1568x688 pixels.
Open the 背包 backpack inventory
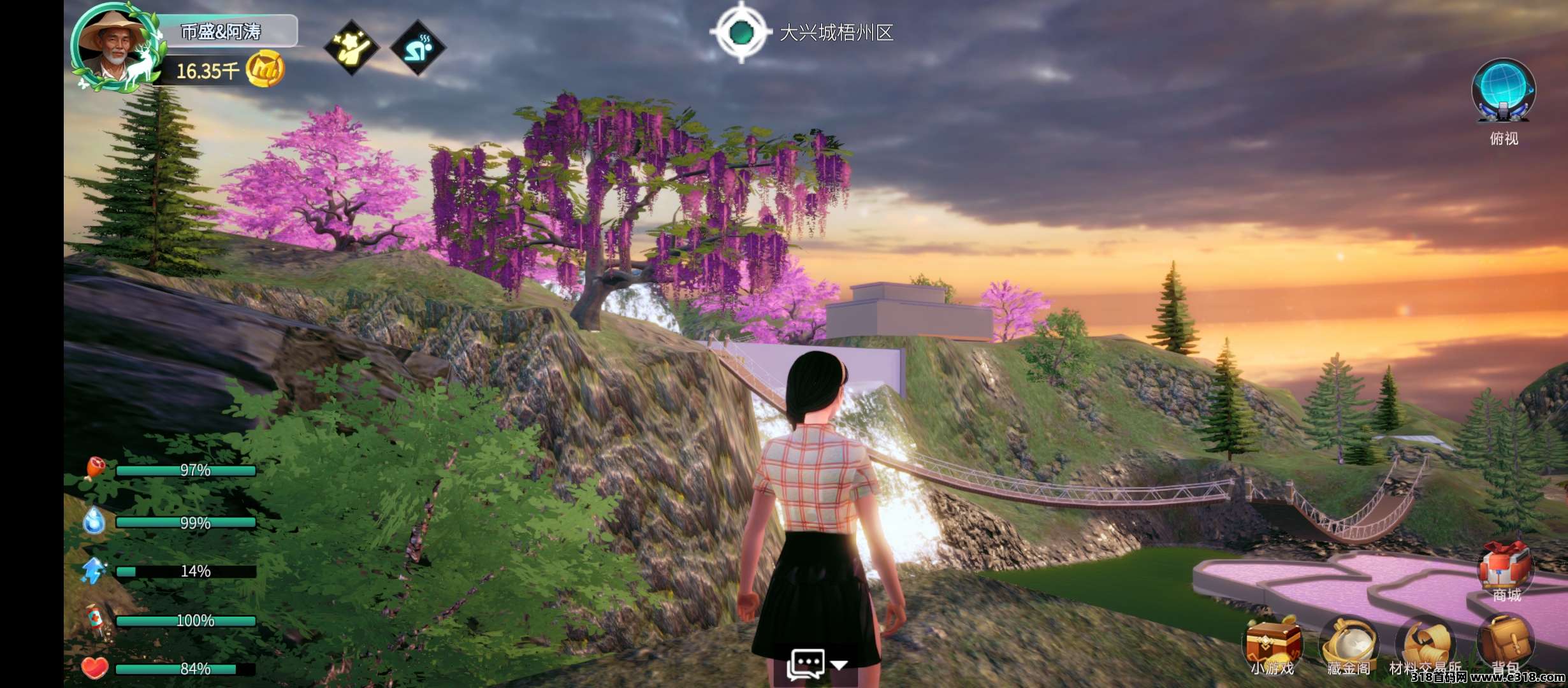pyautogui.click(x=1504, y=642)
